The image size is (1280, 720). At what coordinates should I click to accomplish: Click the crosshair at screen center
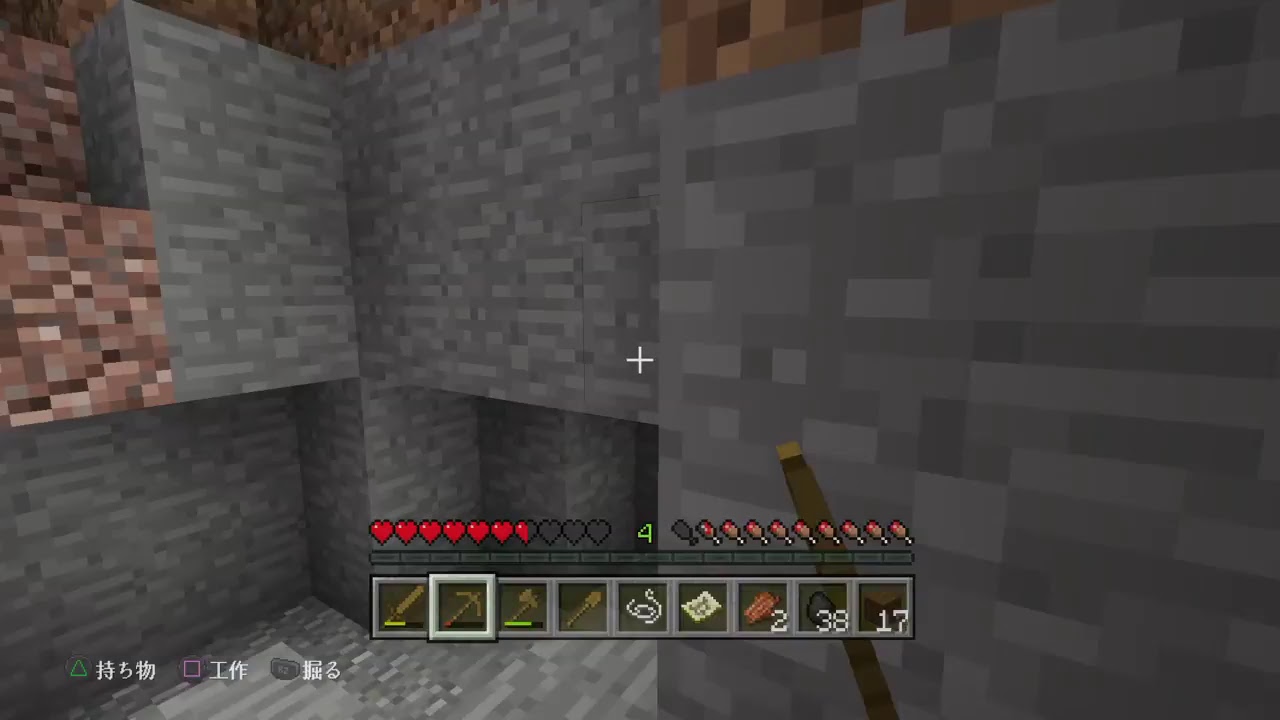[640, 360]
